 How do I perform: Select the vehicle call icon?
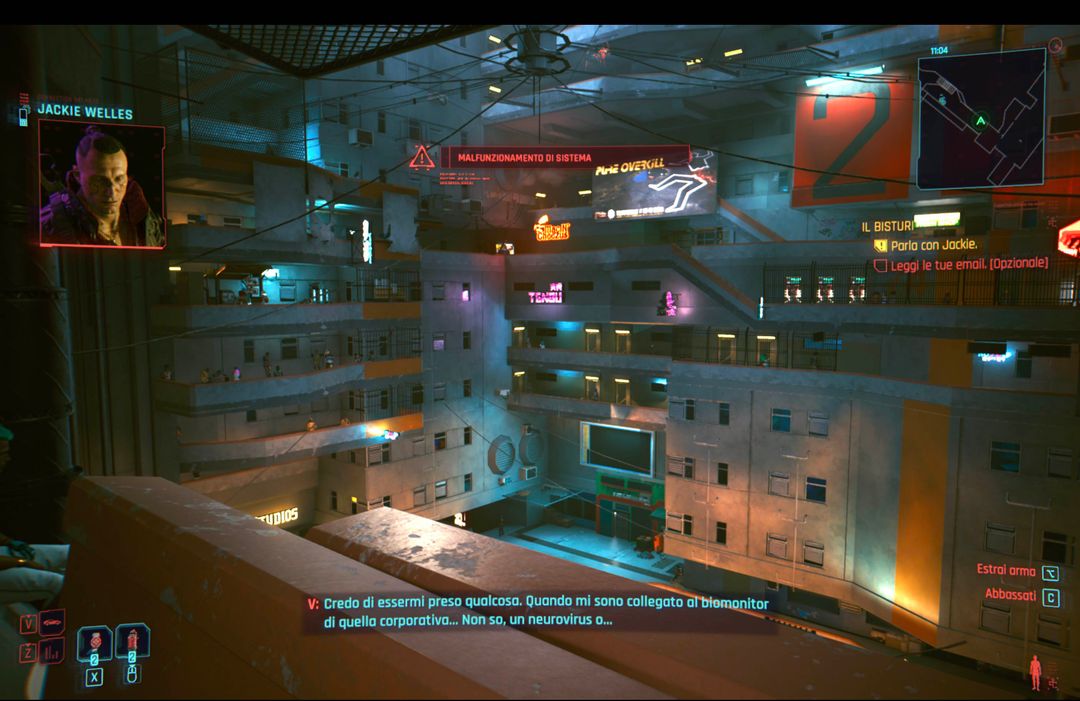53,623
